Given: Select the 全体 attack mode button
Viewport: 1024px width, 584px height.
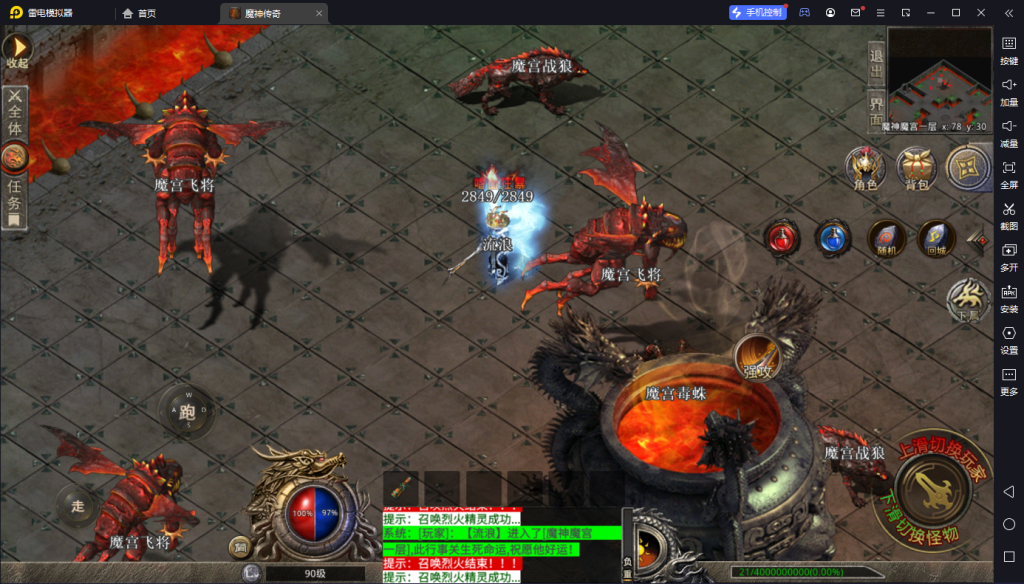Looking at the screenshot, I should (x=15, y=113).
